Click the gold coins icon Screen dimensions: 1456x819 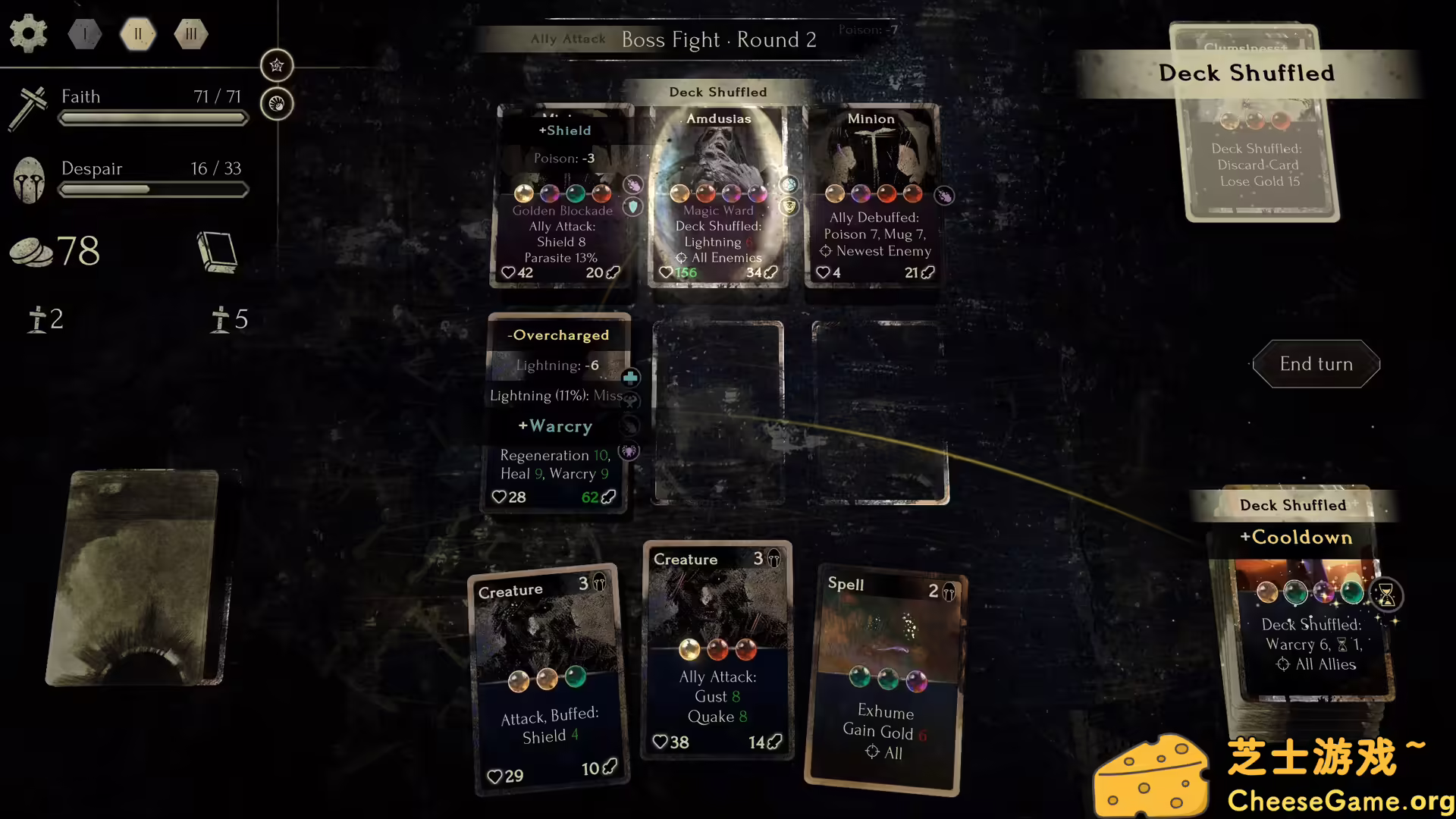click(x=32, y=252)
